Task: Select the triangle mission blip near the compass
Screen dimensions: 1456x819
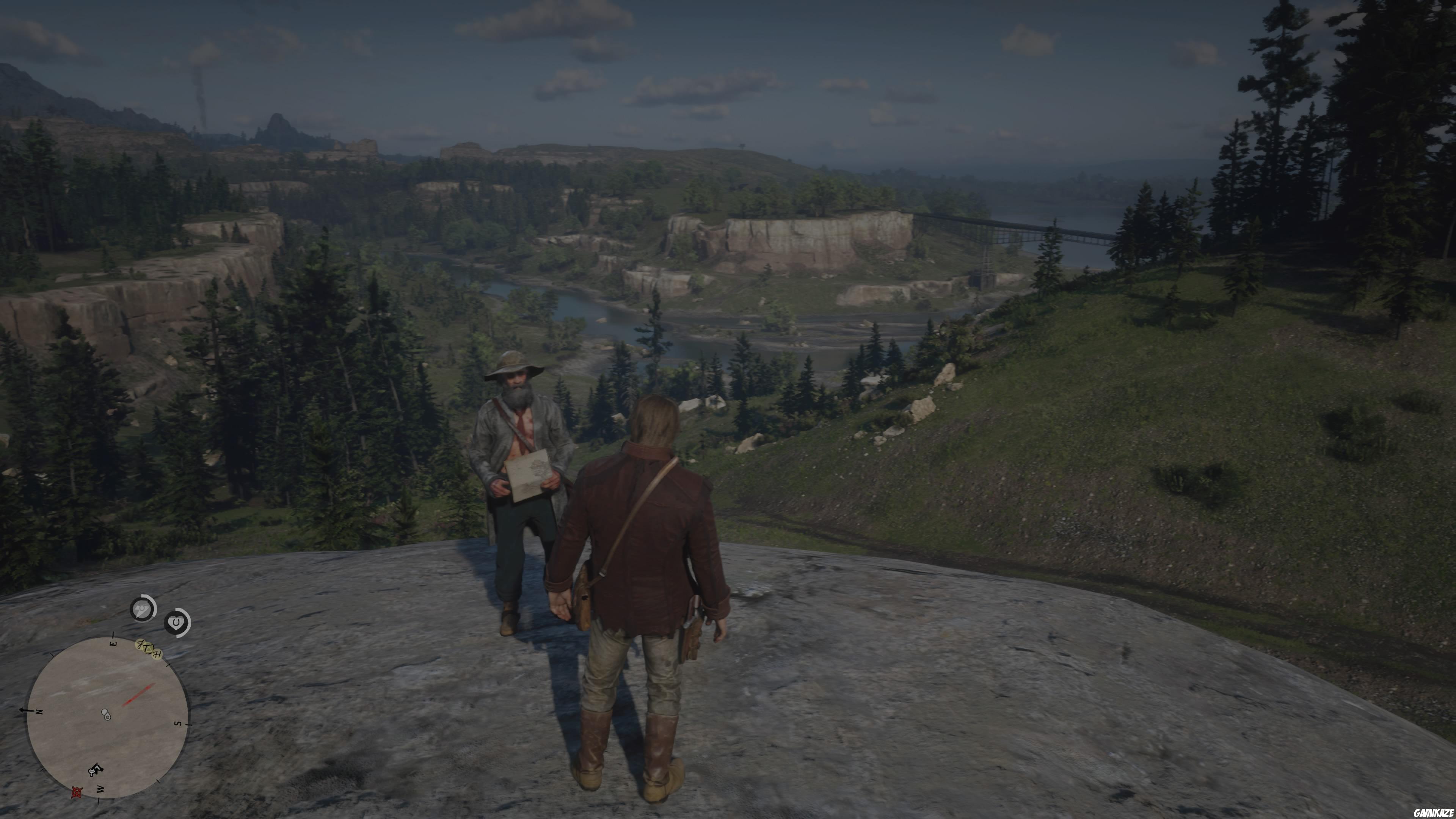Action: (x=148, y=649)
